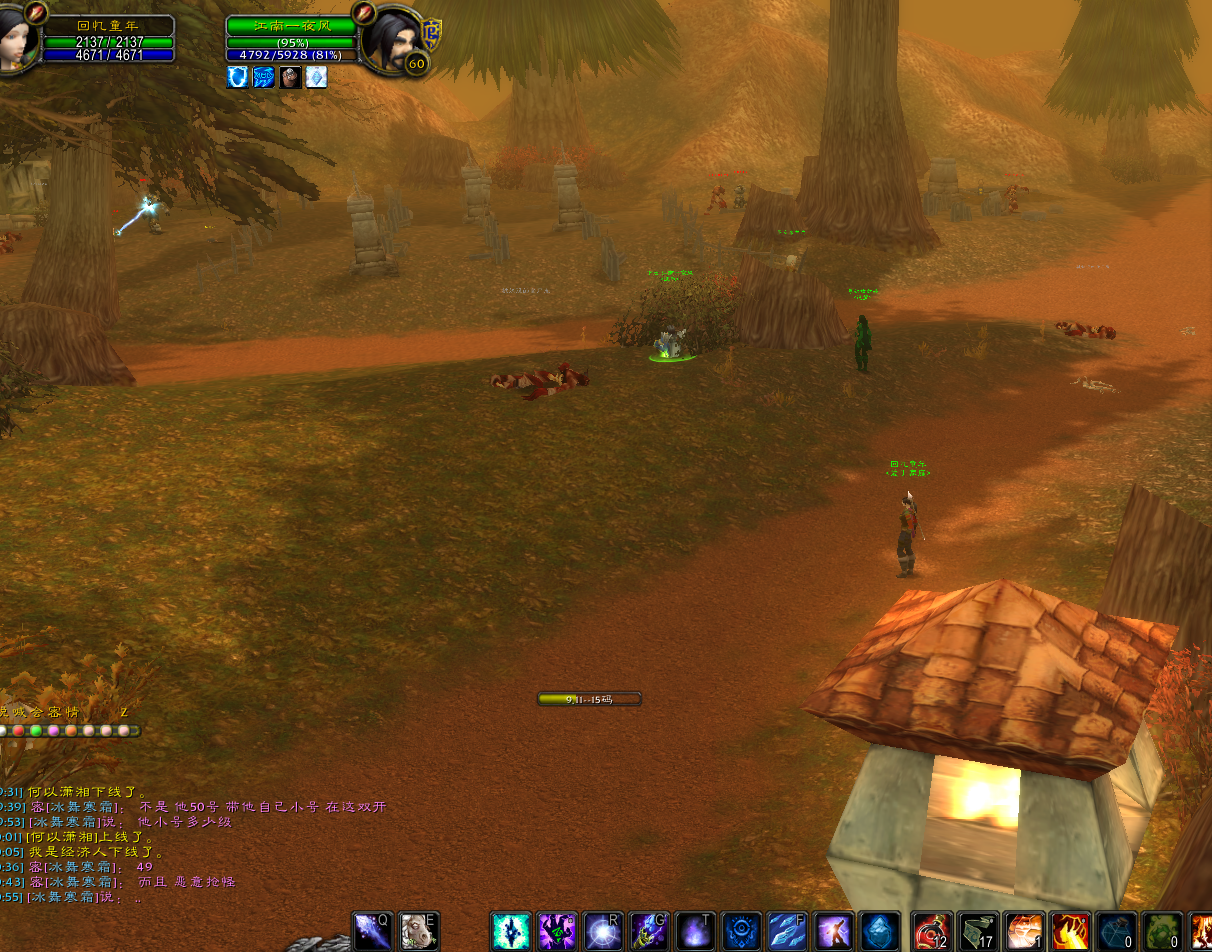Viewport: 1212px width, 952px height.
Task: Click the green channel color orb
Action: (x=36, y=731)
